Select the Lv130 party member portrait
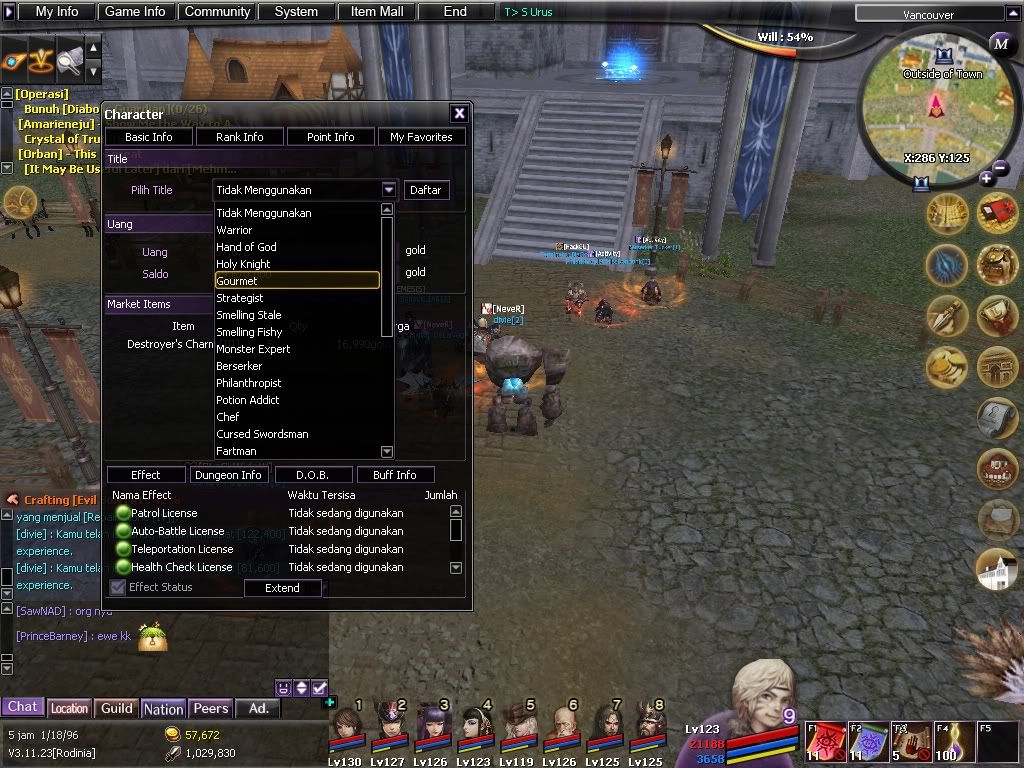Image resolution: width=1024 pixels, height=768 pixels. point(345,728)
